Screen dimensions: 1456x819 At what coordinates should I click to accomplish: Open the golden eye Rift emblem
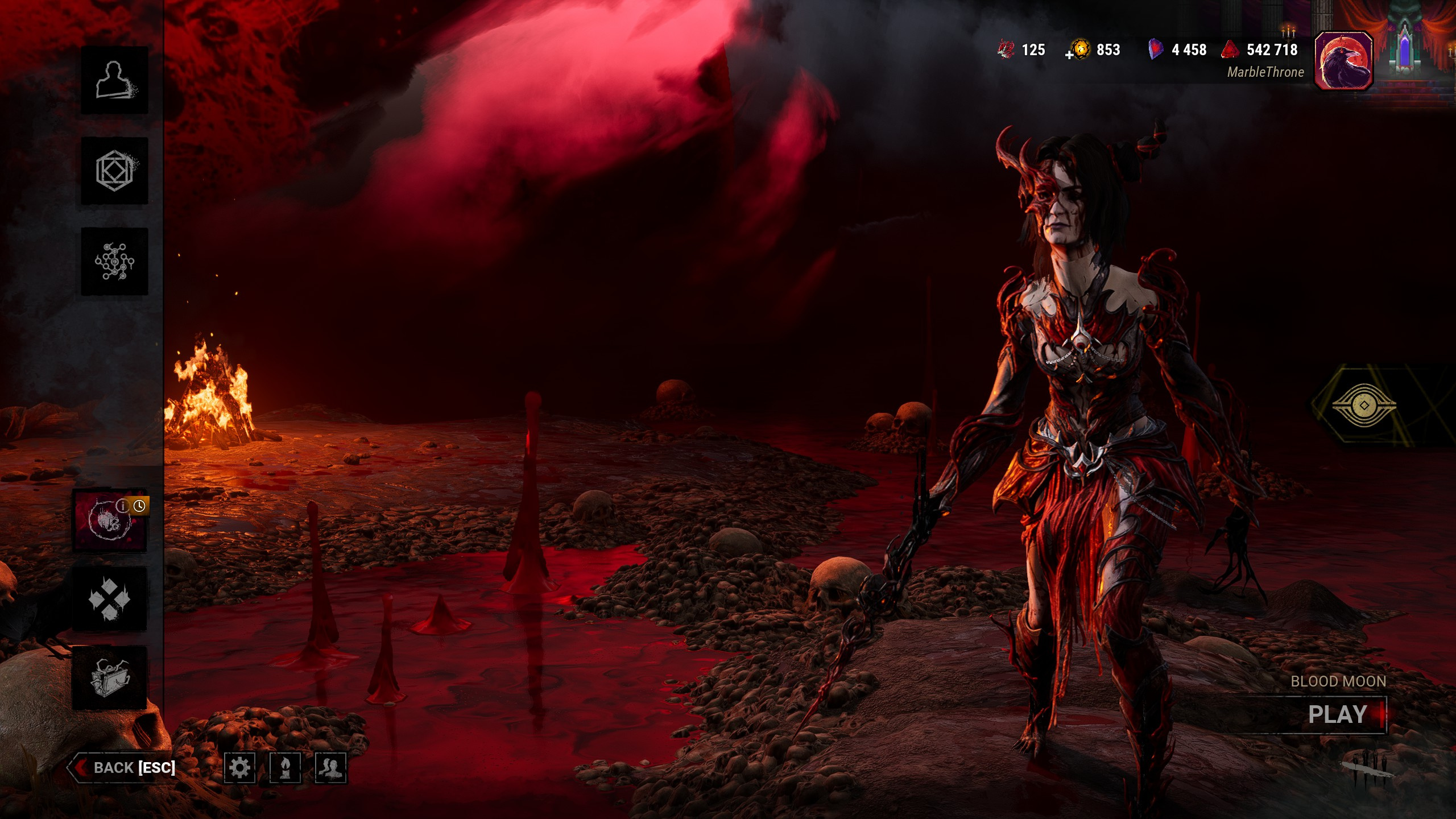click(x=1363, y=405)
